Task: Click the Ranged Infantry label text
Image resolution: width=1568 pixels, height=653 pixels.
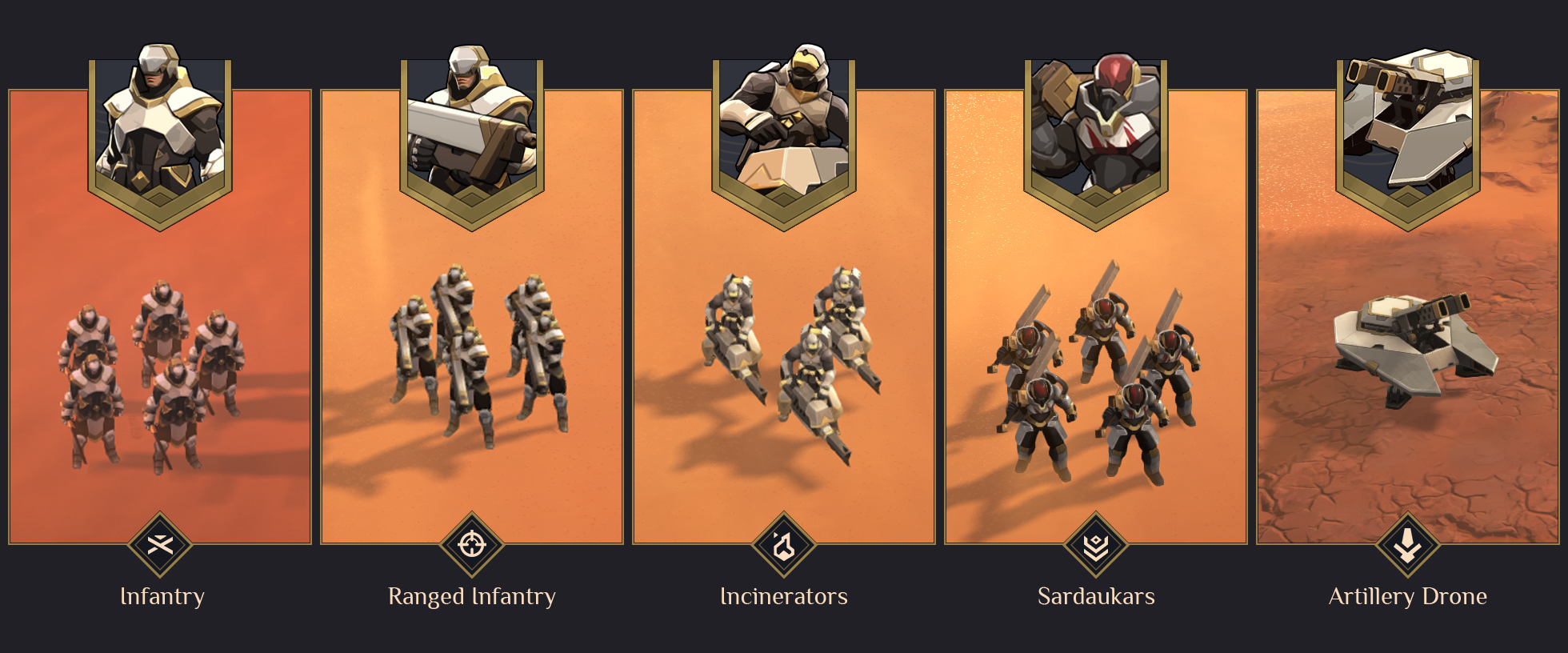Action: point(472,595)
